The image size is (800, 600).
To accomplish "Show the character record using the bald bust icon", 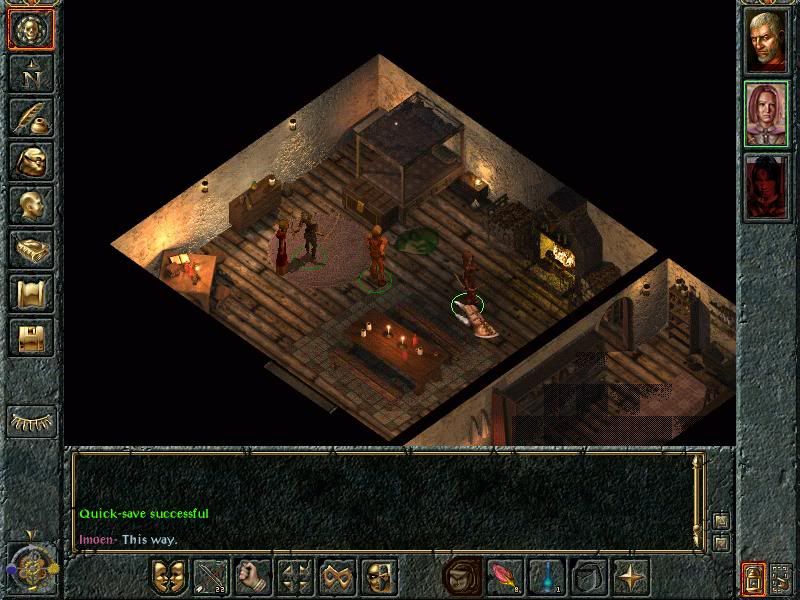I will point(31,205).
